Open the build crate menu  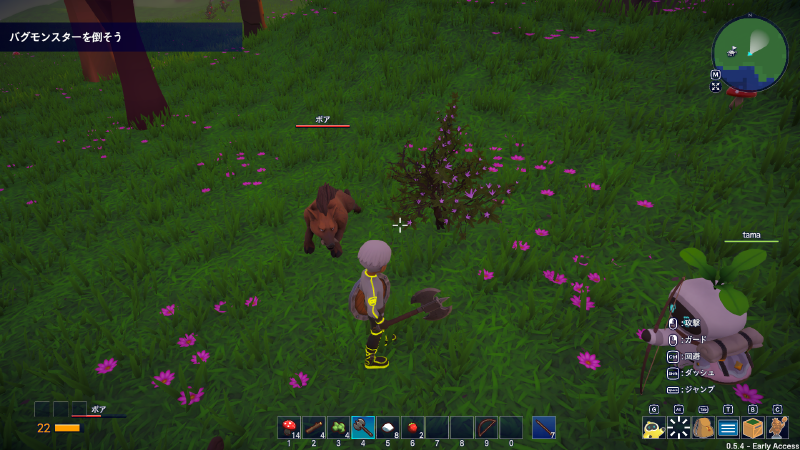tap(753, 428)
